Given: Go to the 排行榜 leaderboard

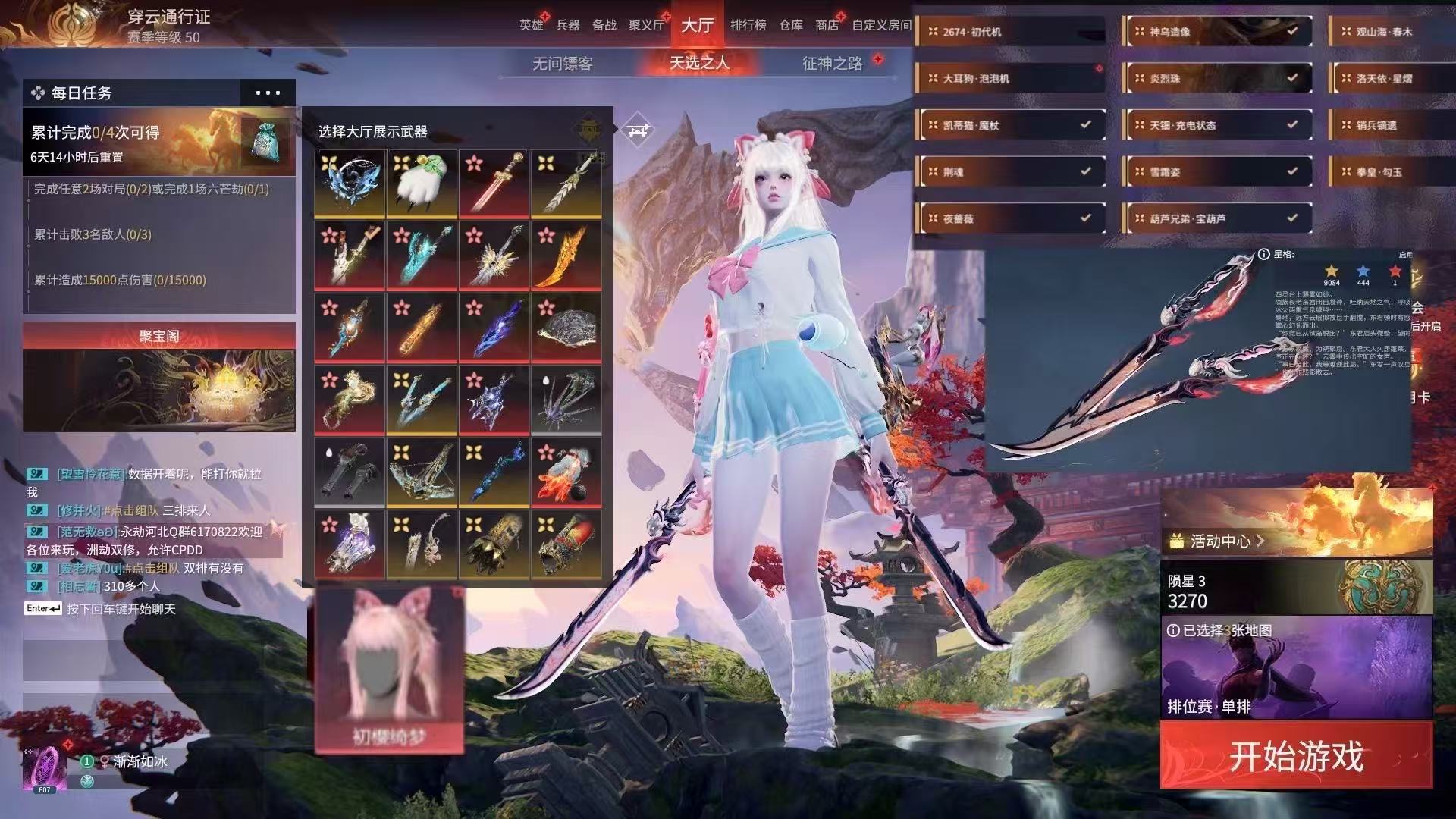Looking at the screenshot, I should click(x=748, y=25).
